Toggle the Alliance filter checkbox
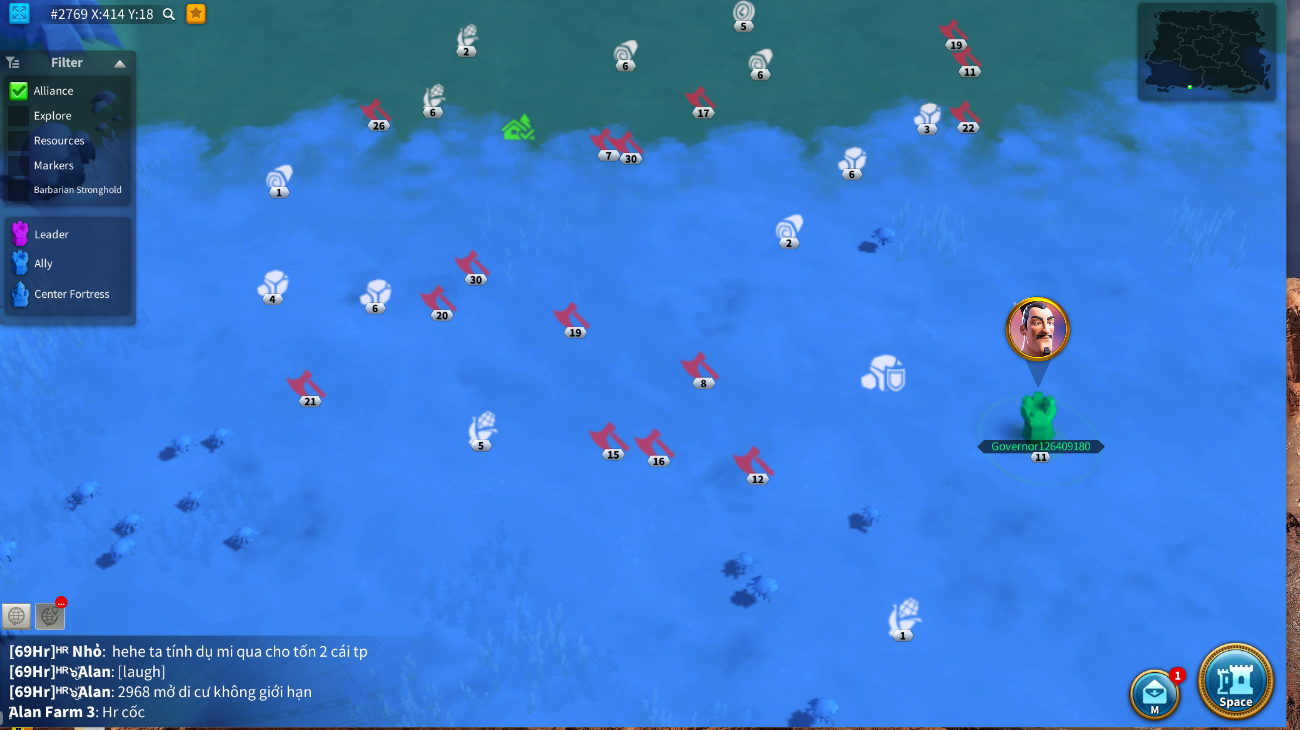The height and width of the screenshot is (730, 1300). pos(18,91)
